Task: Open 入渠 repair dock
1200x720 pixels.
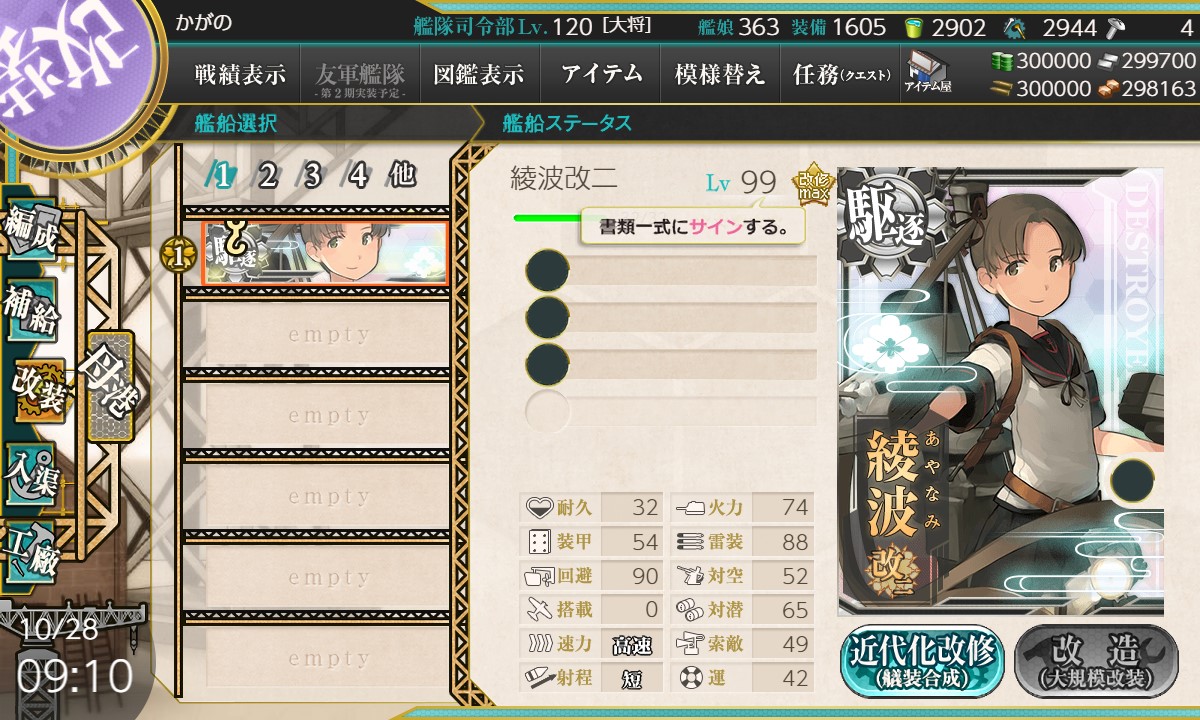Action: 32,472
